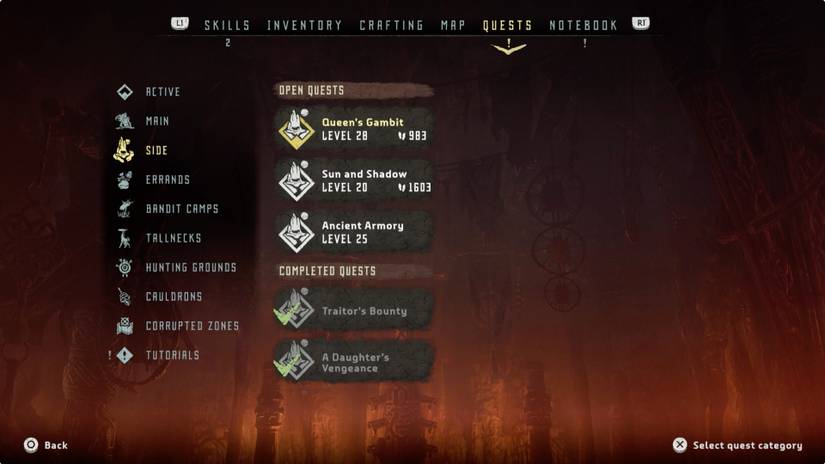Go to the Crafting tab

pos(391,25)
